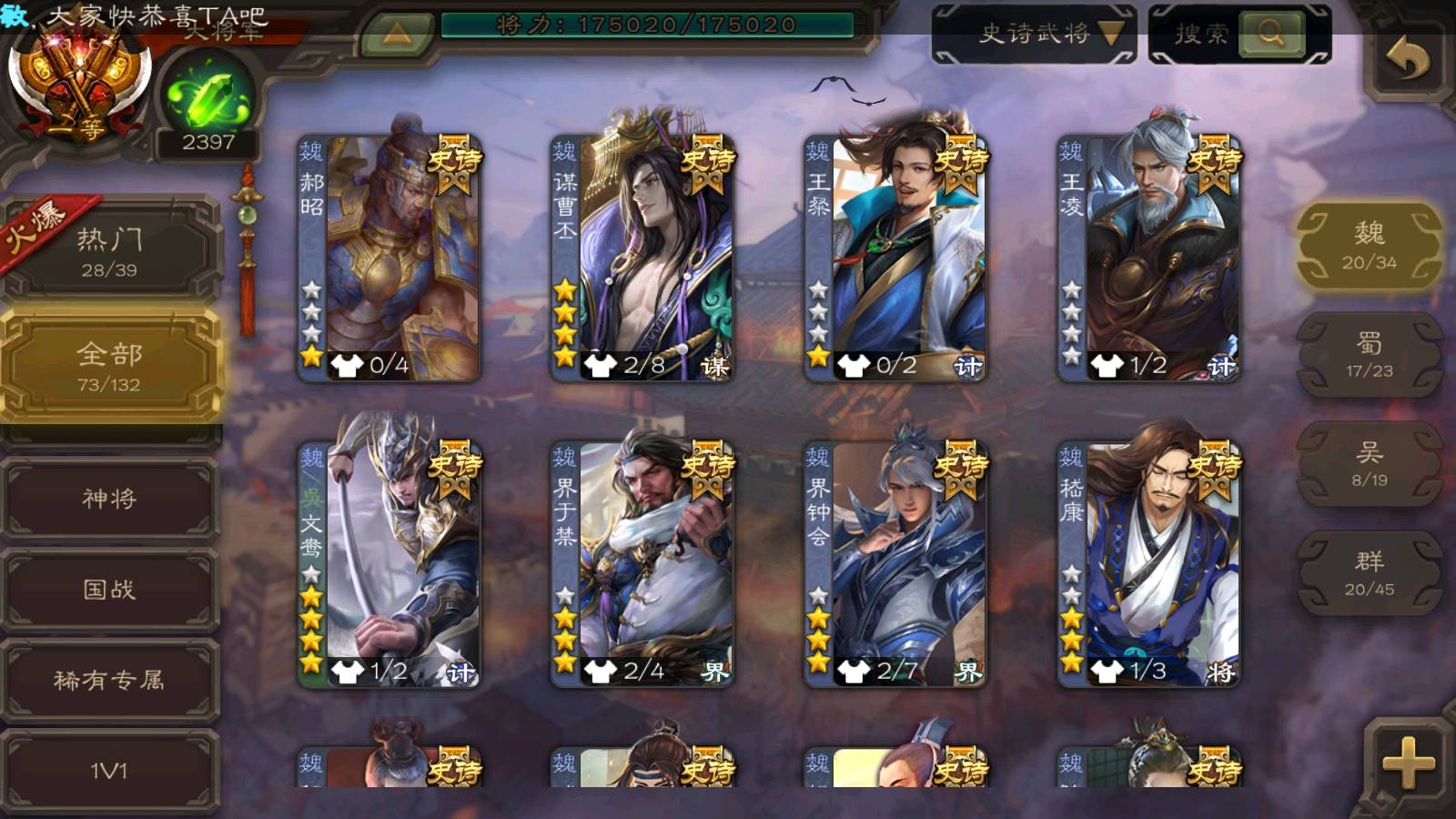Screen dimensions: 1456x819
Task: Pick the 王粲 general card
Action: point(895,258)
